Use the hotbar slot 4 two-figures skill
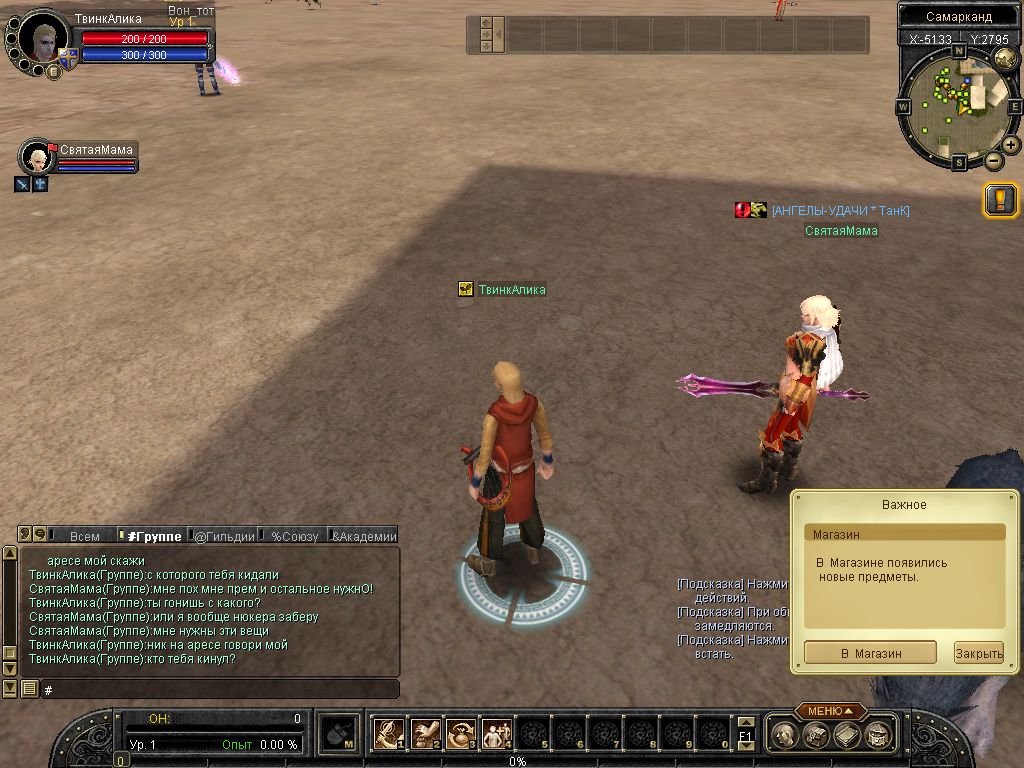 coord(496,734)
